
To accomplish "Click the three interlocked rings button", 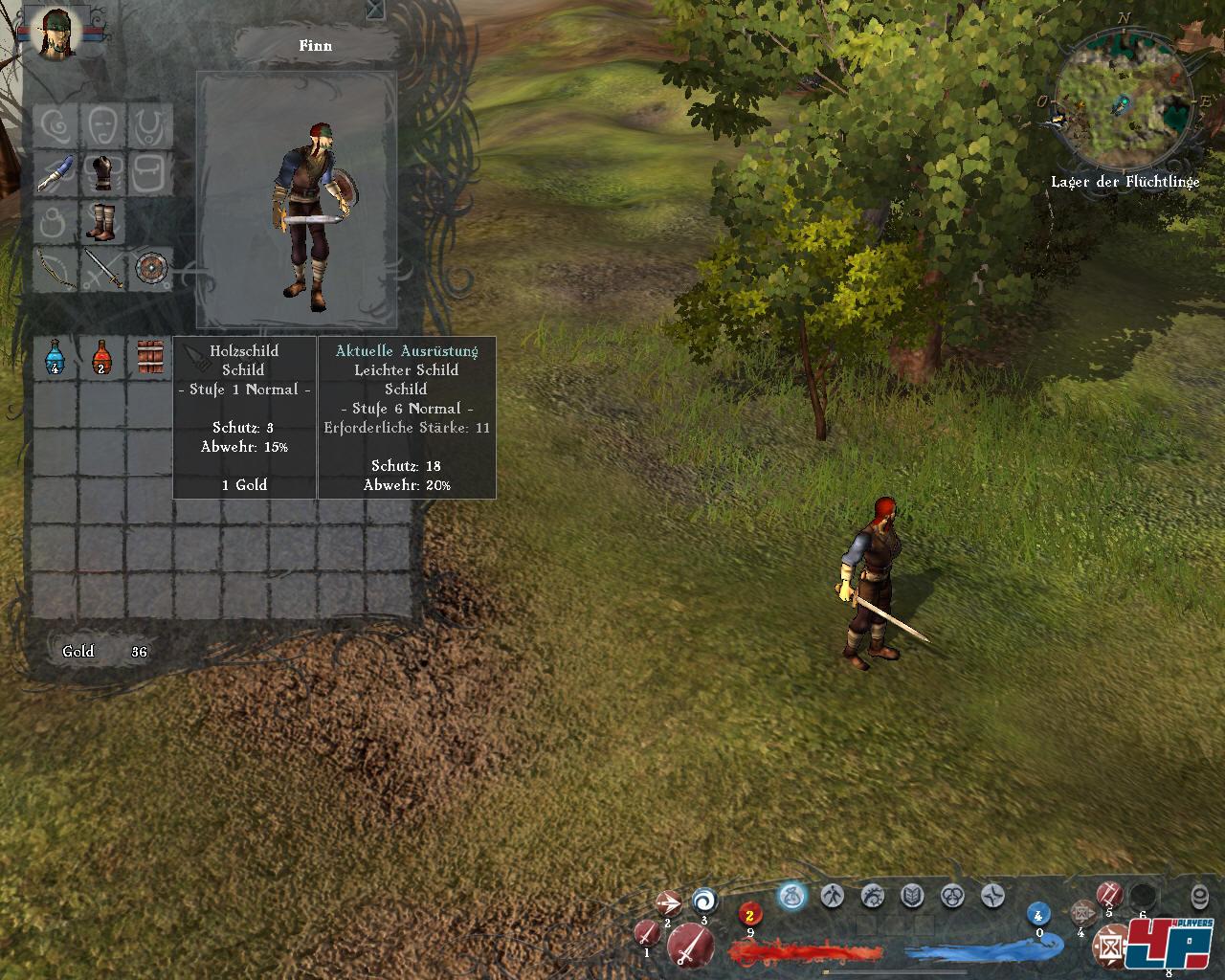I will click(953, 897).
